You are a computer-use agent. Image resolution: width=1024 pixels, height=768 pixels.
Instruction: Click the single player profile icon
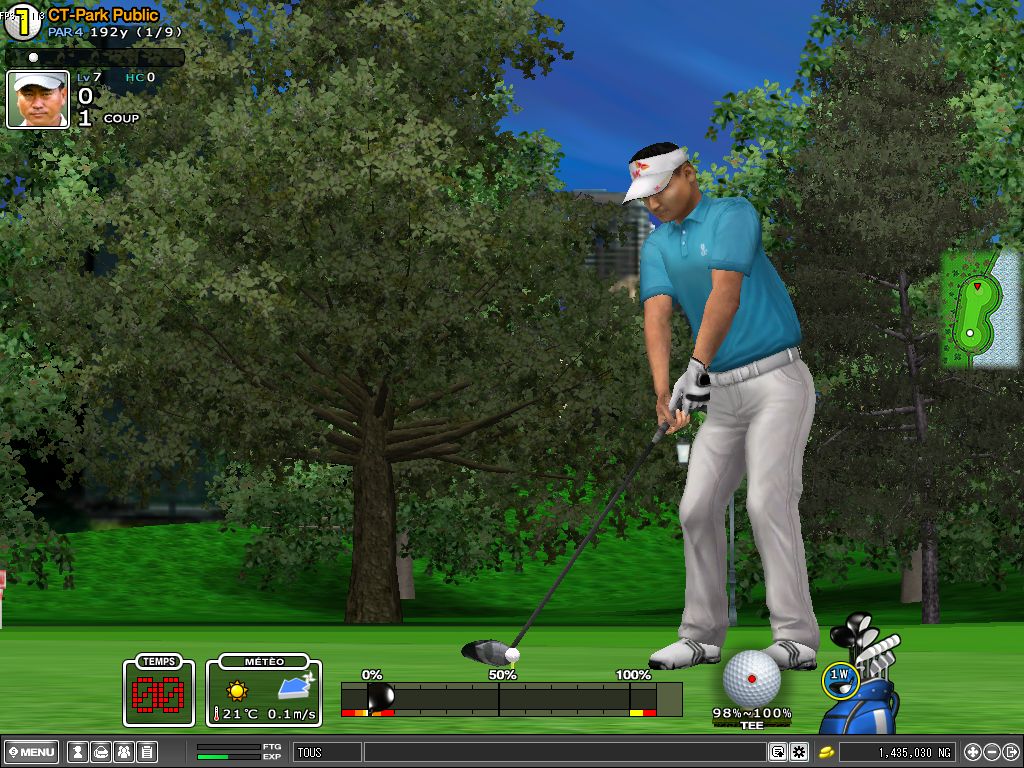point(77,752)
